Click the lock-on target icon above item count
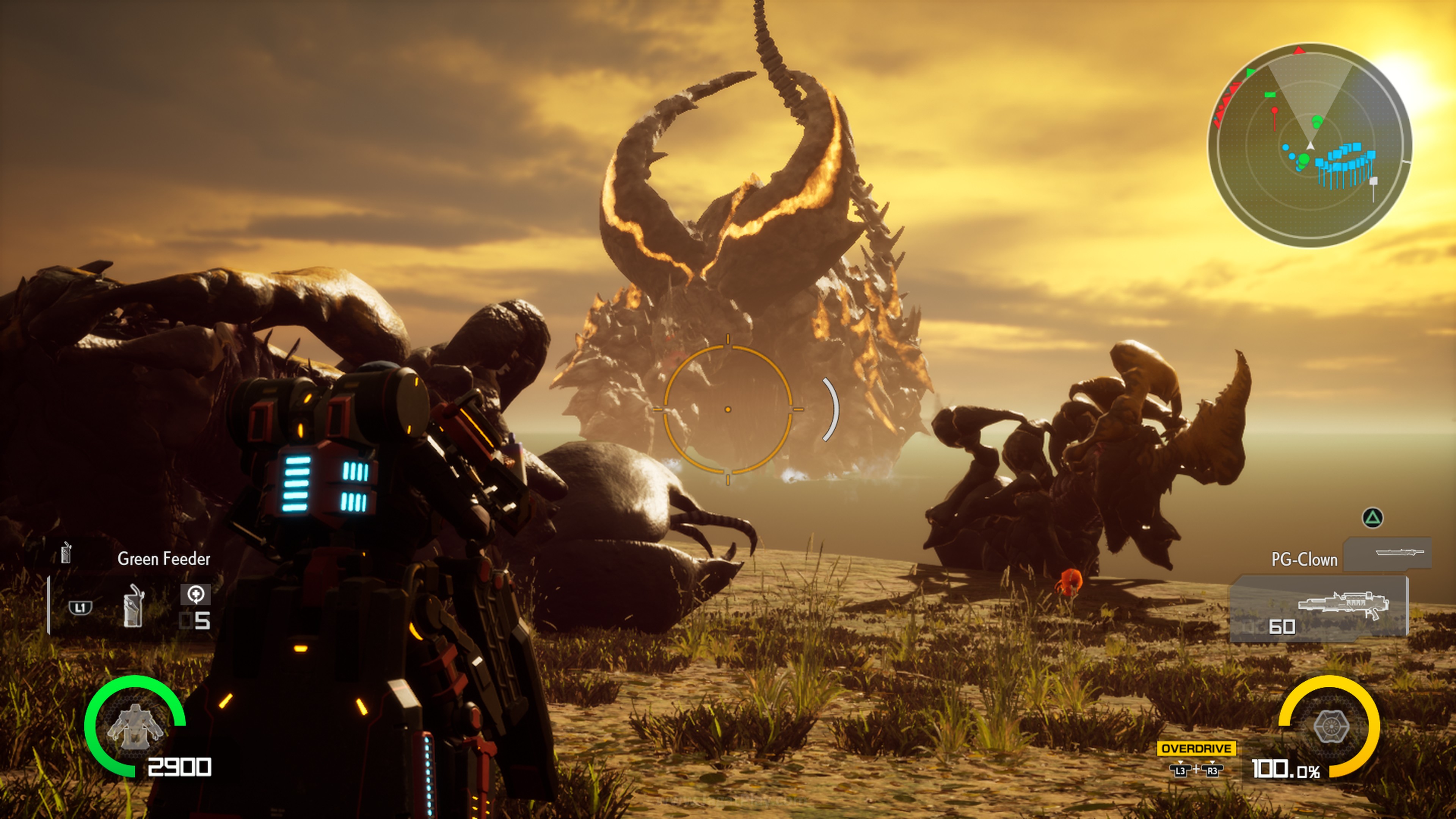Screen dimensions: 1456x819 click(x=196, y=594)
